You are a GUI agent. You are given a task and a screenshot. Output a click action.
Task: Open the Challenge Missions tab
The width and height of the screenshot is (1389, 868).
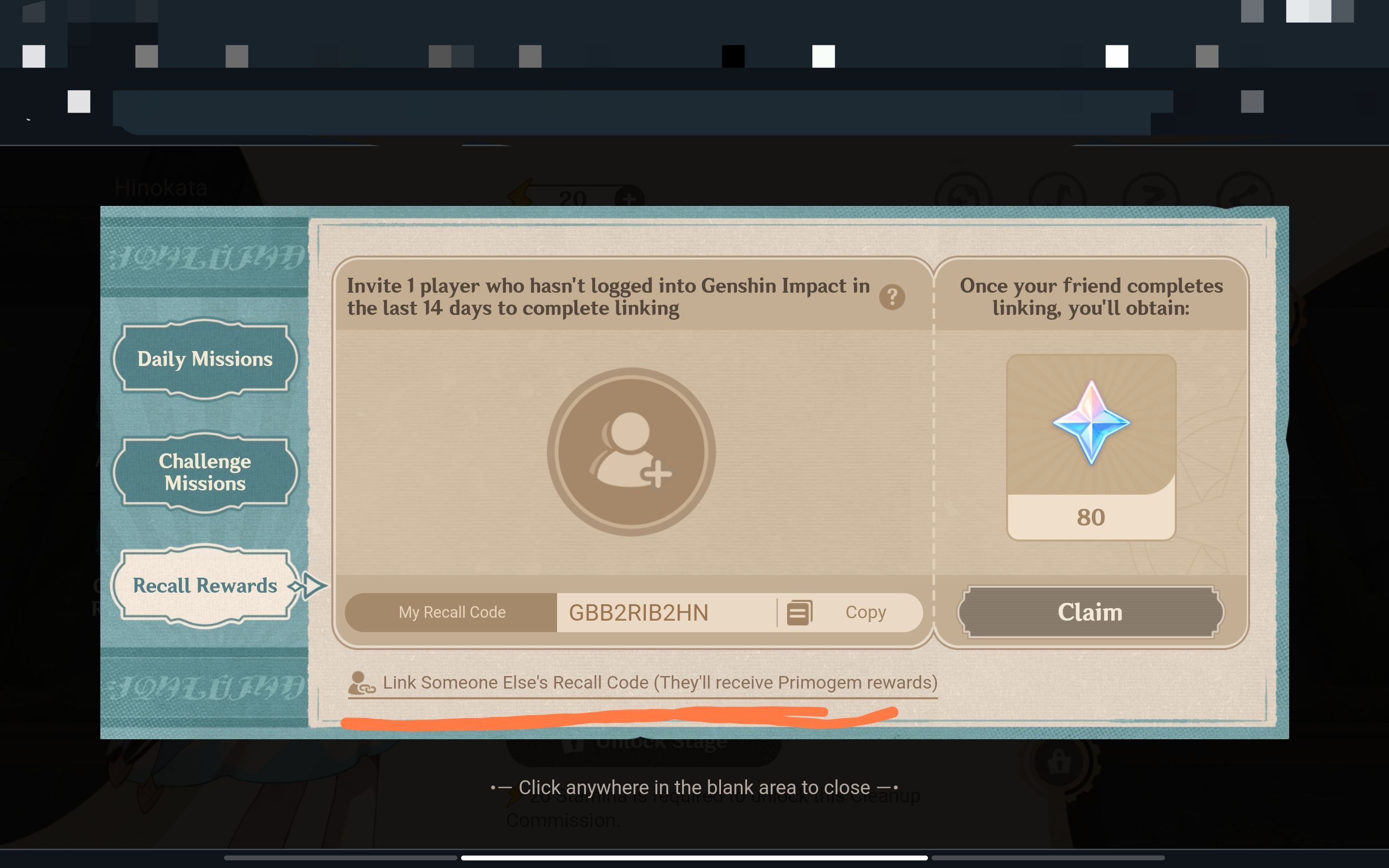tap(204, 472)
